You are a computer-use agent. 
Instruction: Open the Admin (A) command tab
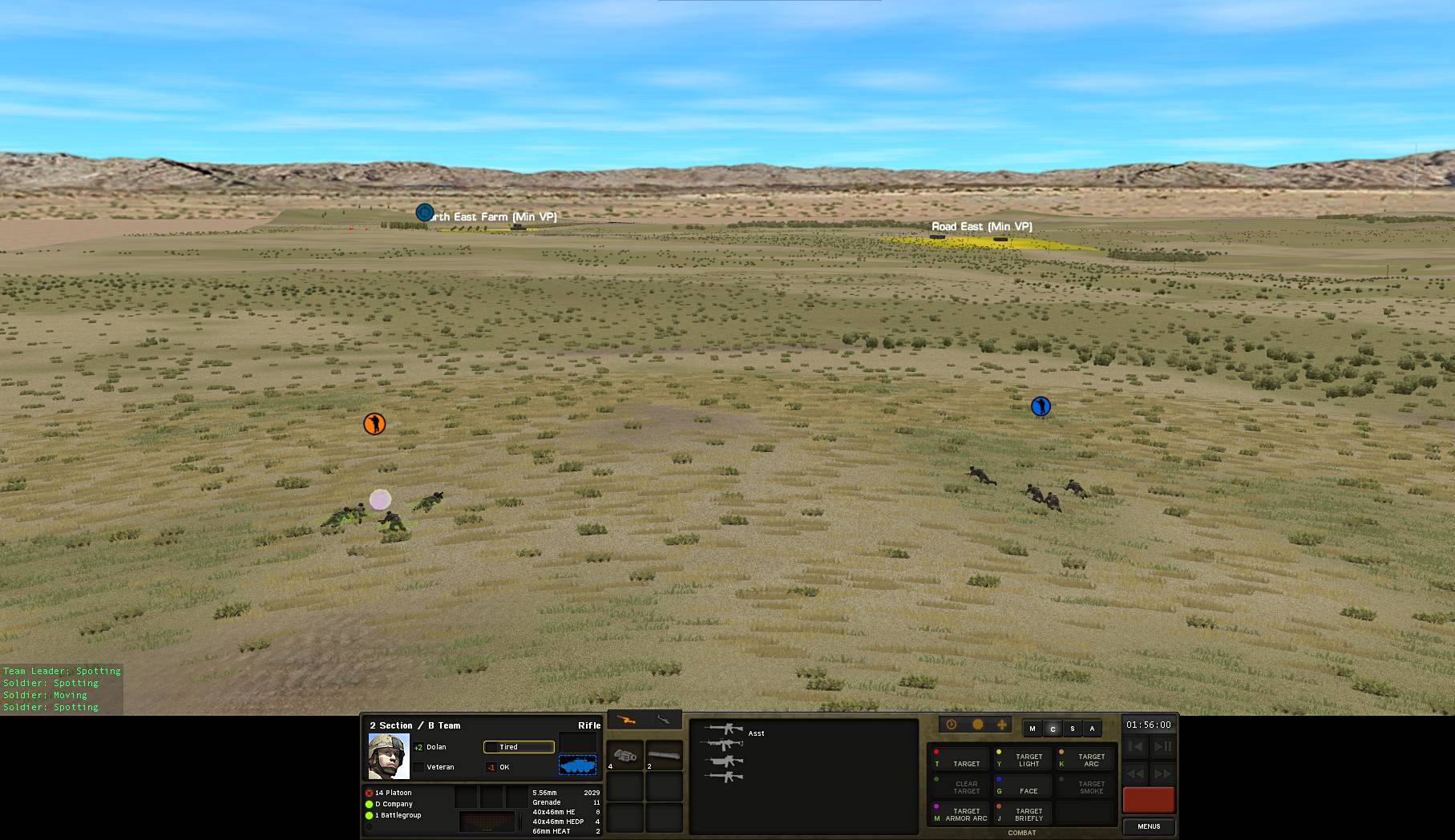click(x=1092, y=729)
